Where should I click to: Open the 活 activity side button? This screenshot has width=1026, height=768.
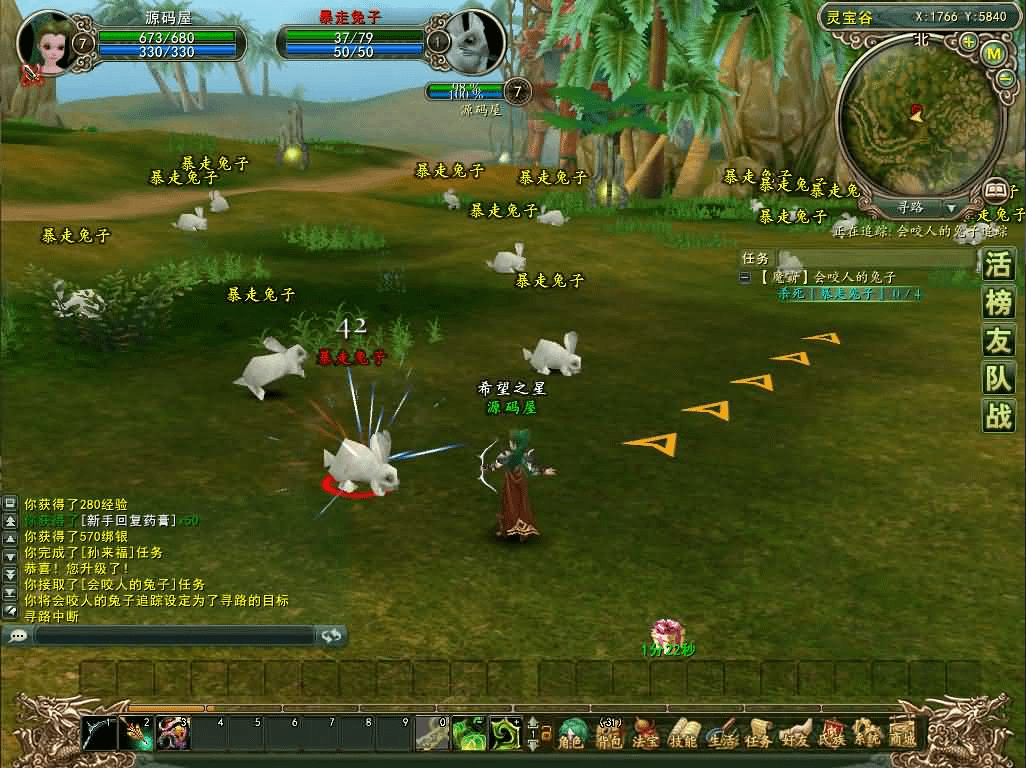click(x=998, y=265)
